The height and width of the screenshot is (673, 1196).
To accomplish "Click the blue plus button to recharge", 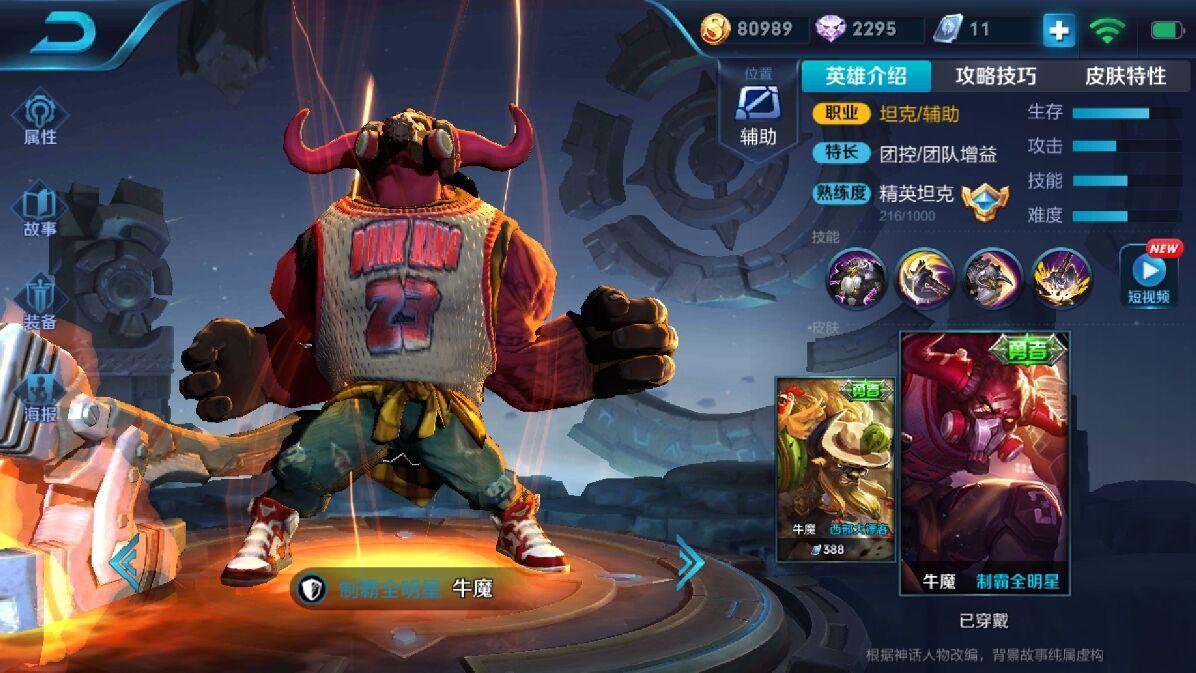I will click(1058, 30).
